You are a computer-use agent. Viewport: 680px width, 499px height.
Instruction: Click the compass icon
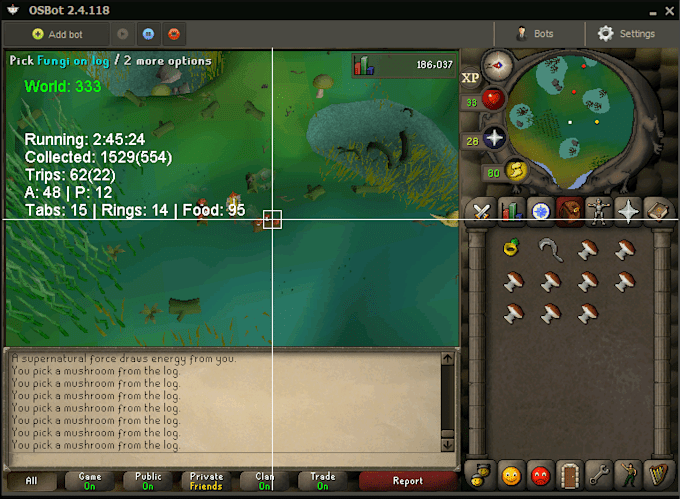click(497, 66)
